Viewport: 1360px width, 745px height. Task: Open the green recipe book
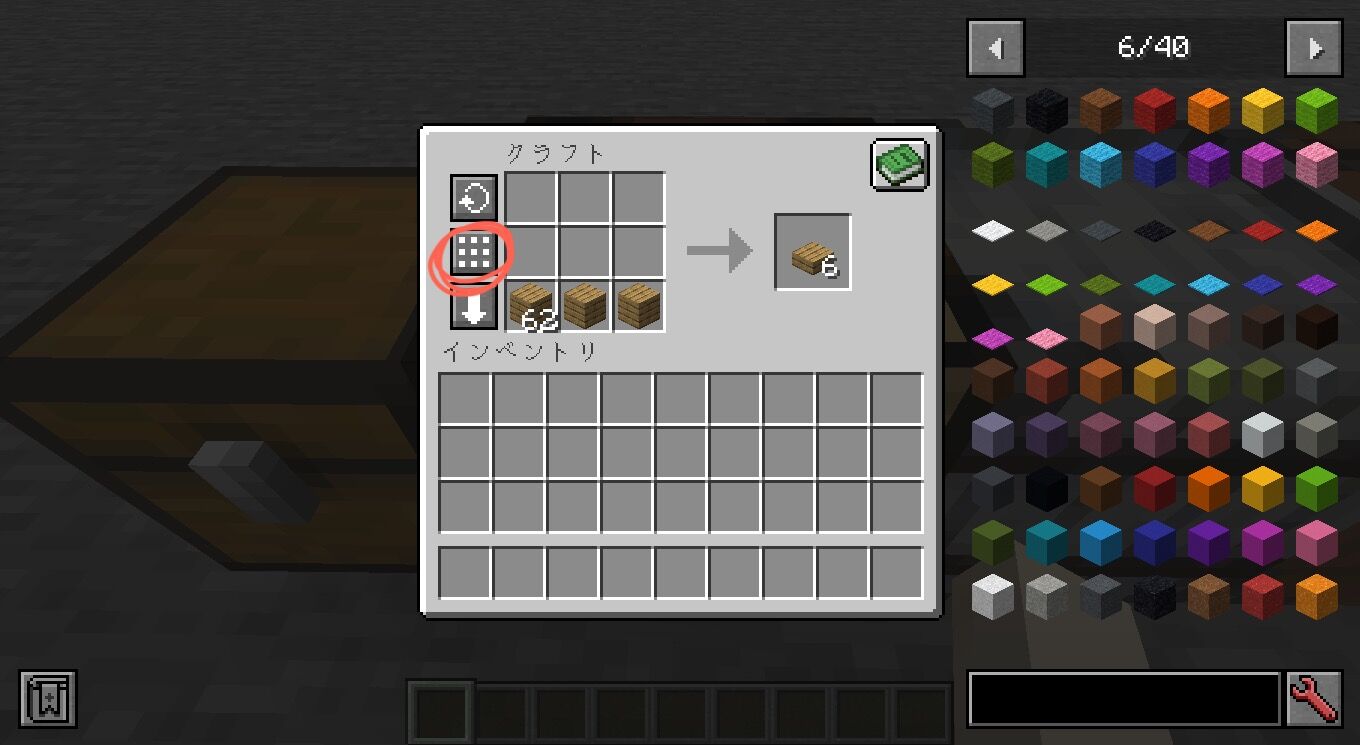pyautogui.click(x=897, y=164)
